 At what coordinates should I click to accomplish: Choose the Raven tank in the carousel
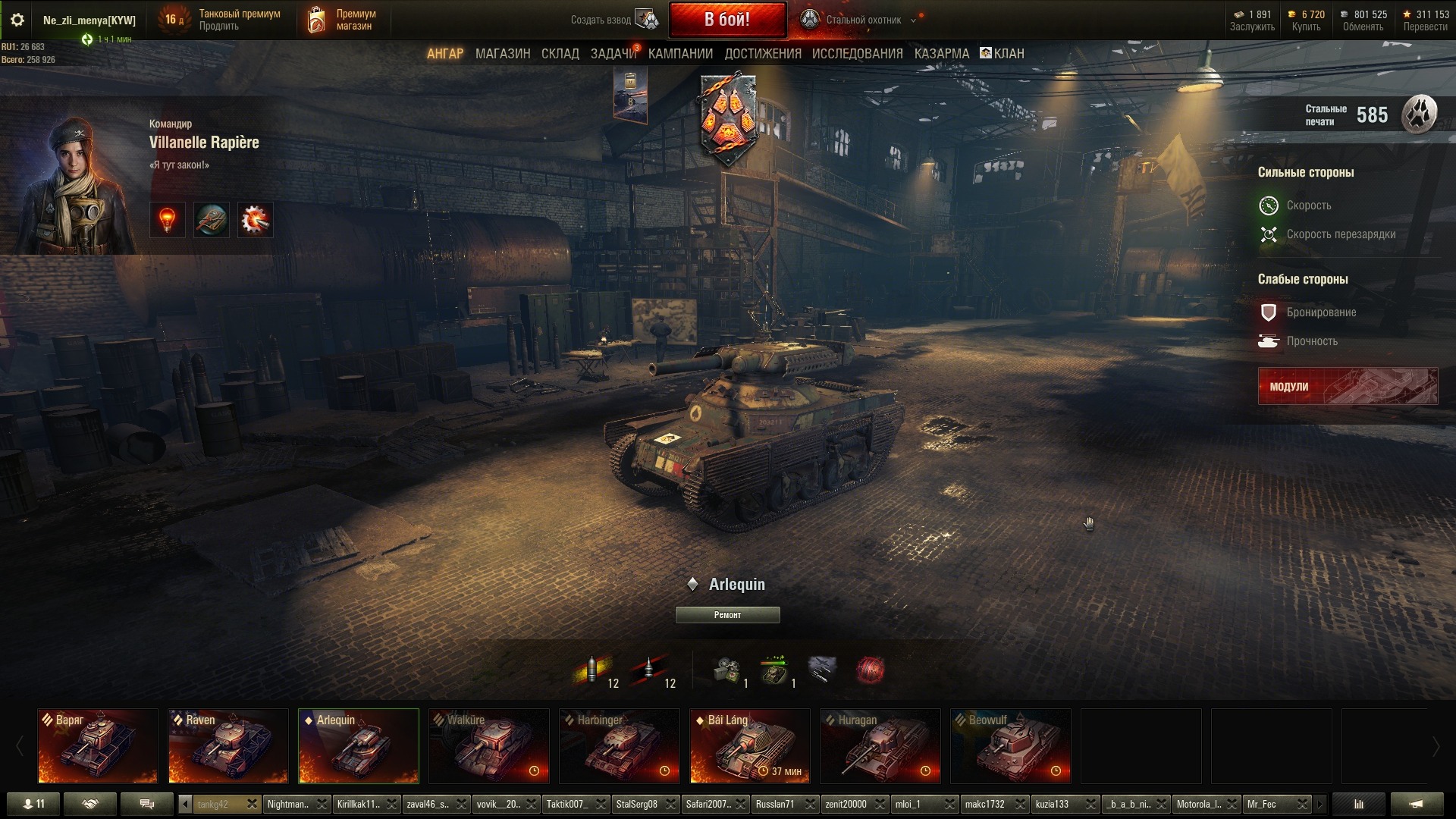[228, 746]
